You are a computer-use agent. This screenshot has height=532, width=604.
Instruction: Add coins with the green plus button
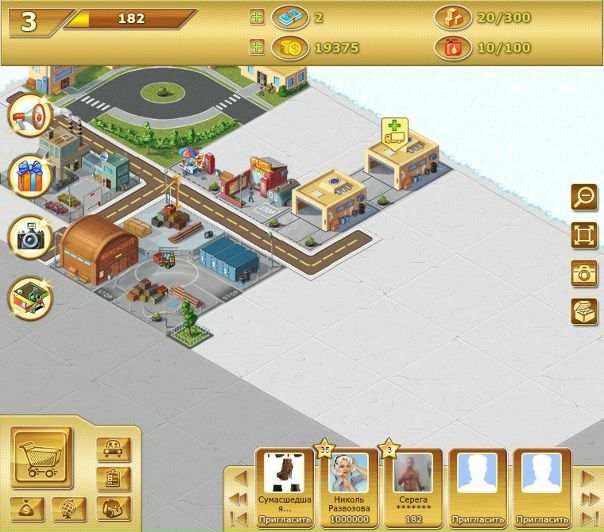[x=256, y=46]
